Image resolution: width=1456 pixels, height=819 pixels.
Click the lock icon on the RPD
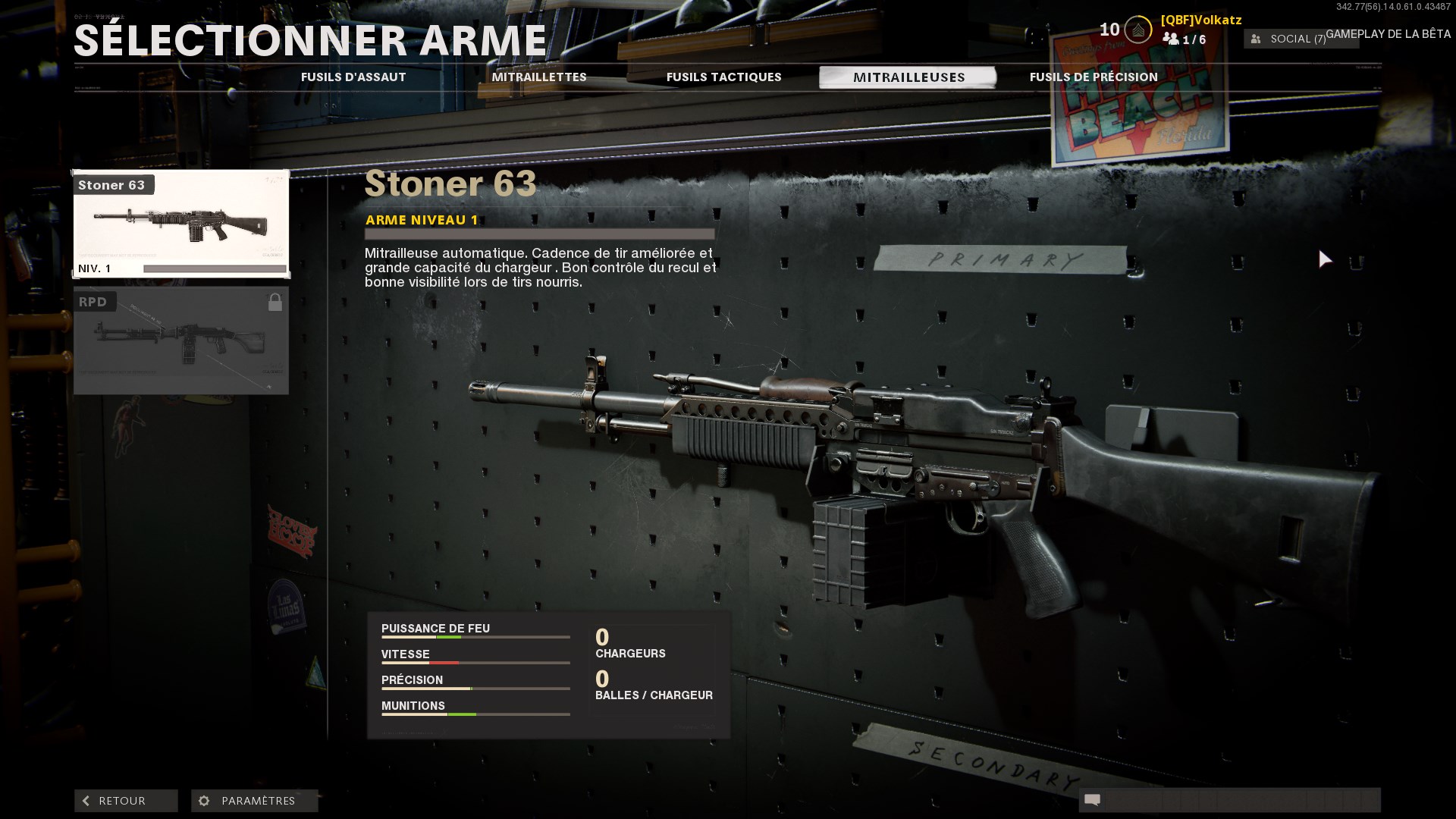[x=276, y=301]
